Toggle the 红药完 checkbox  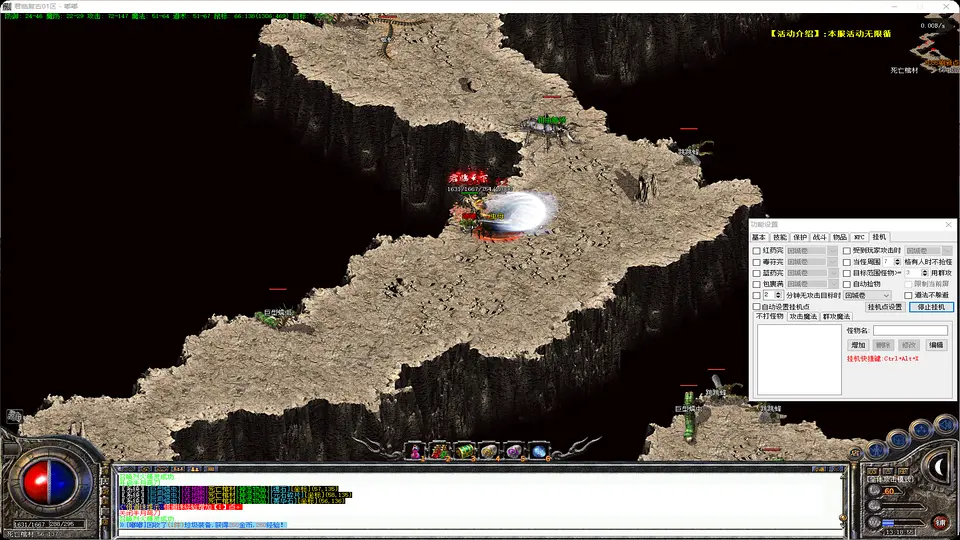(757, 250)
